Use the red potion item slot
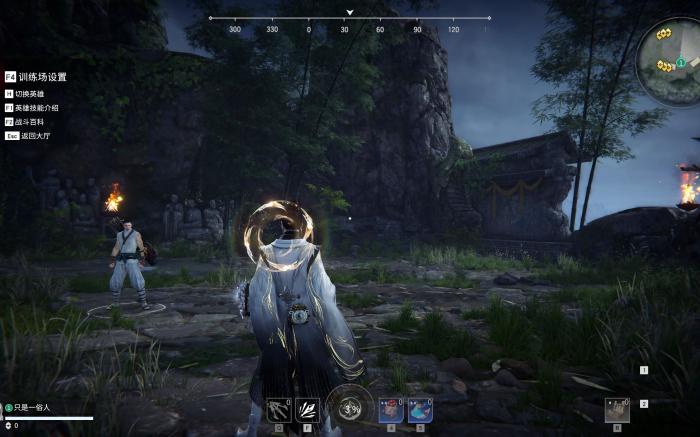 coord(391,409)
